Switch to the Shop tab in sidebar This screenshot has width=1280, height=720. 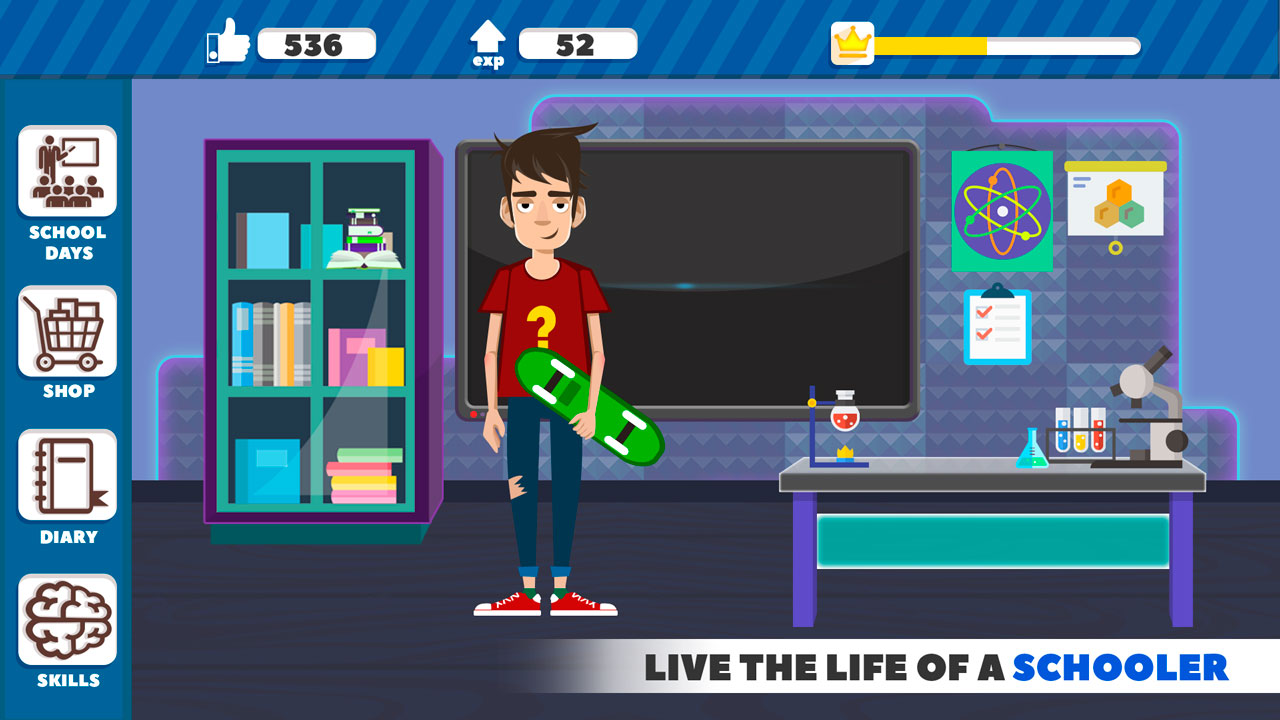click(66, 330)
